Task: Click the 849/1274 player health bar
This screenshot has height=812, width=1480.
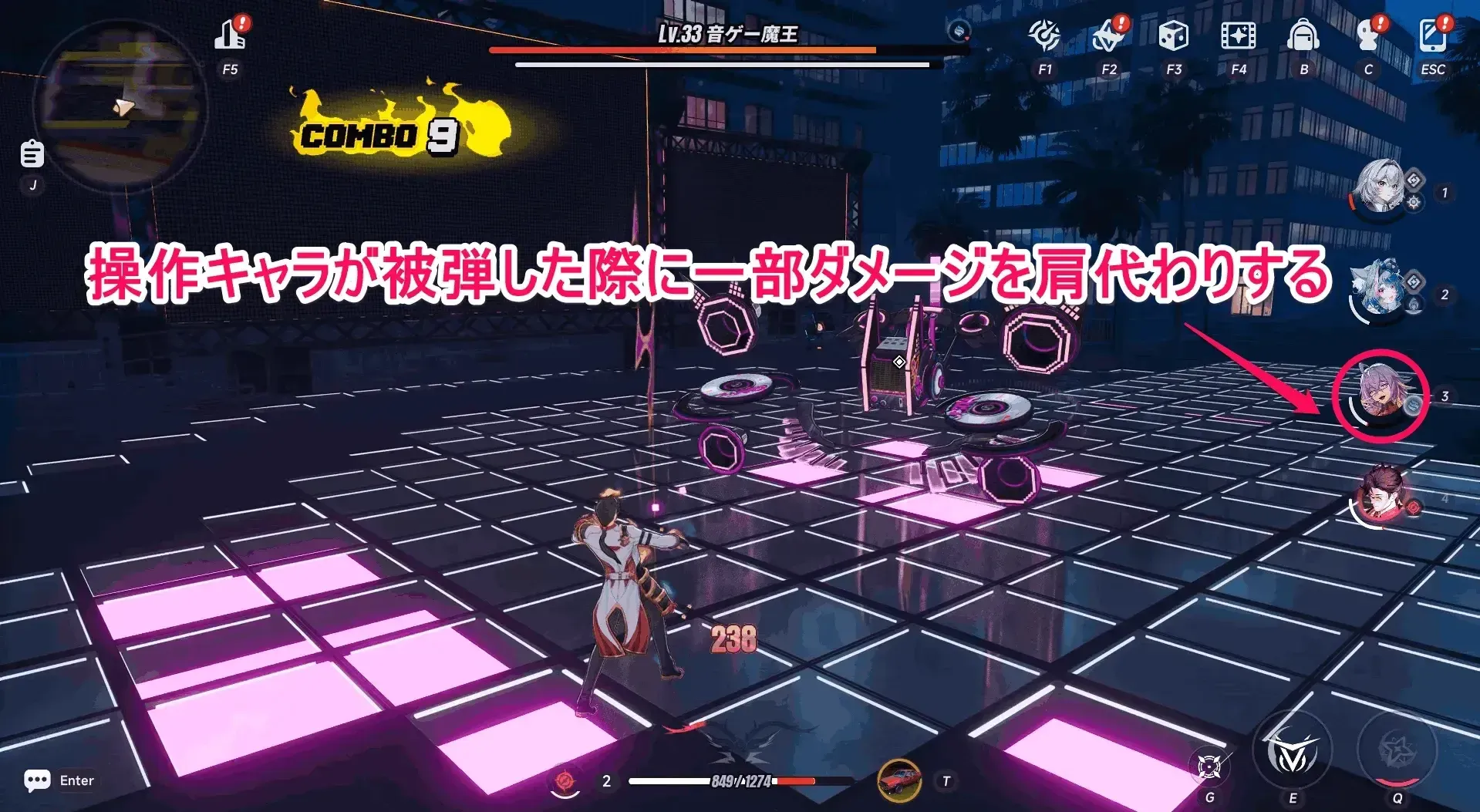Action: click(x=740, y=780)
